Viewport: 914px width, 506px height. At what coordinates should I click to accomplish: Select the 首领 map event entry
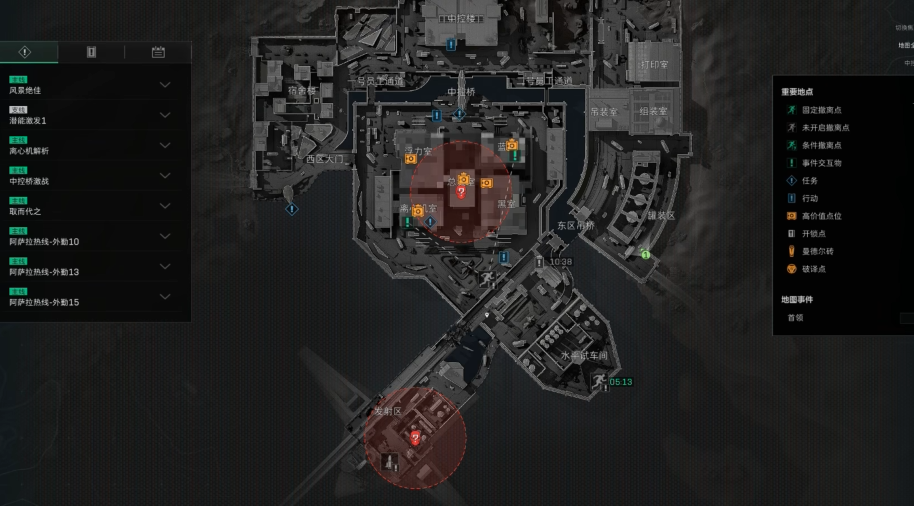pos(795,318)
